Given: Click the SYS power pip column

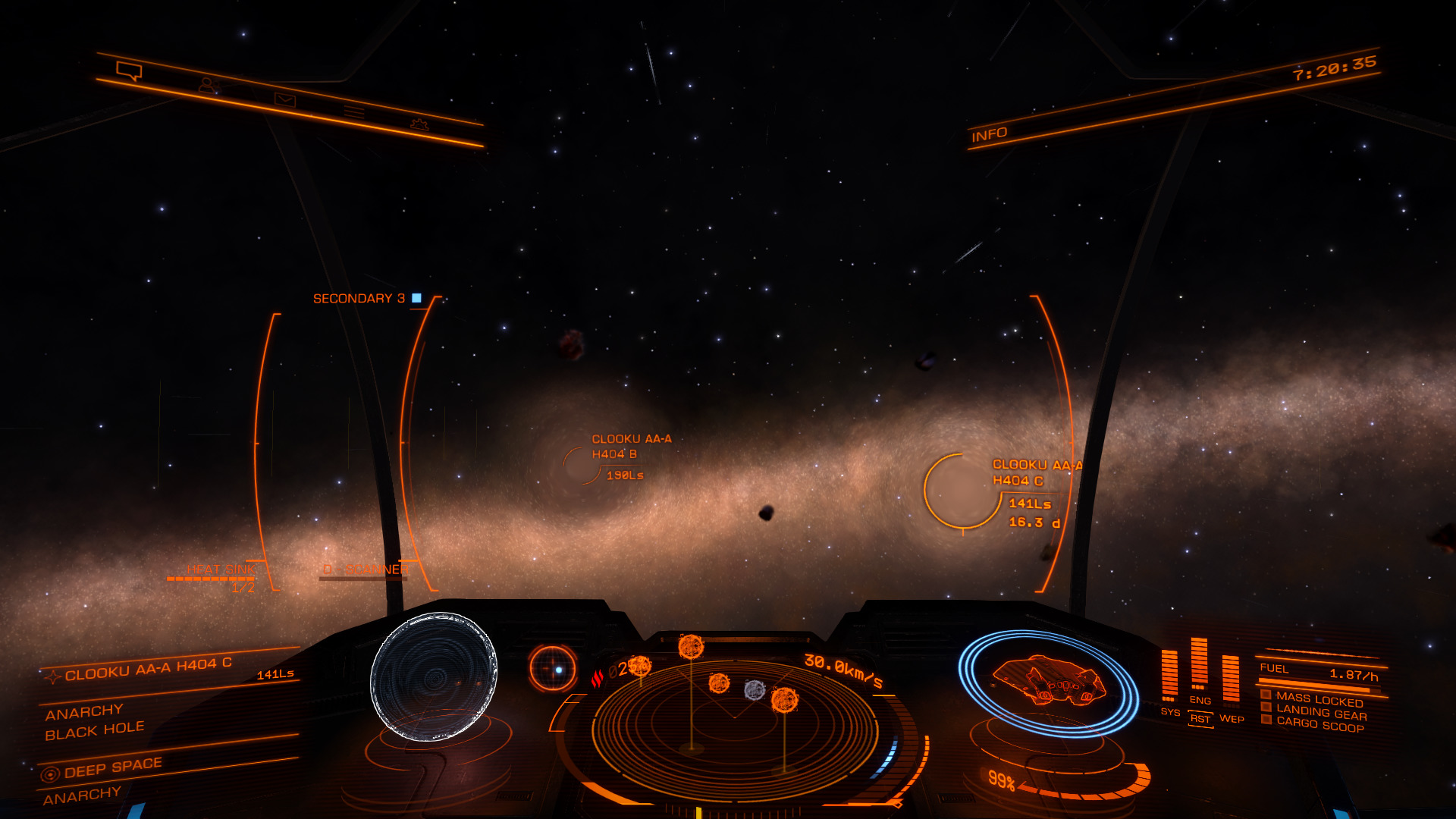Looking at the screenshot, I should tap(1169, 674).
